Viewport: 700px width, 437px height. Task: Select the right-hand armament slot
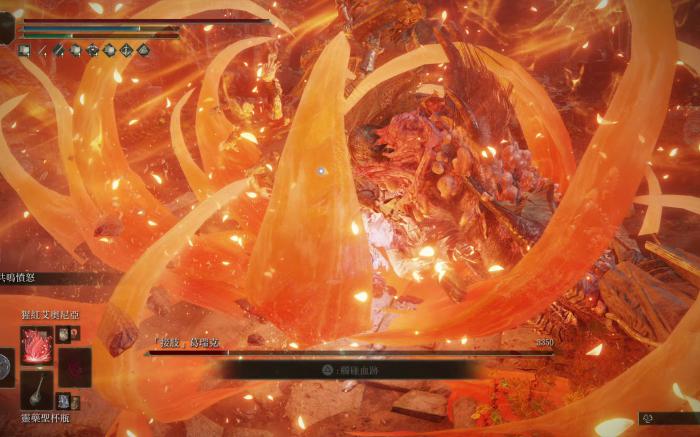74,366
